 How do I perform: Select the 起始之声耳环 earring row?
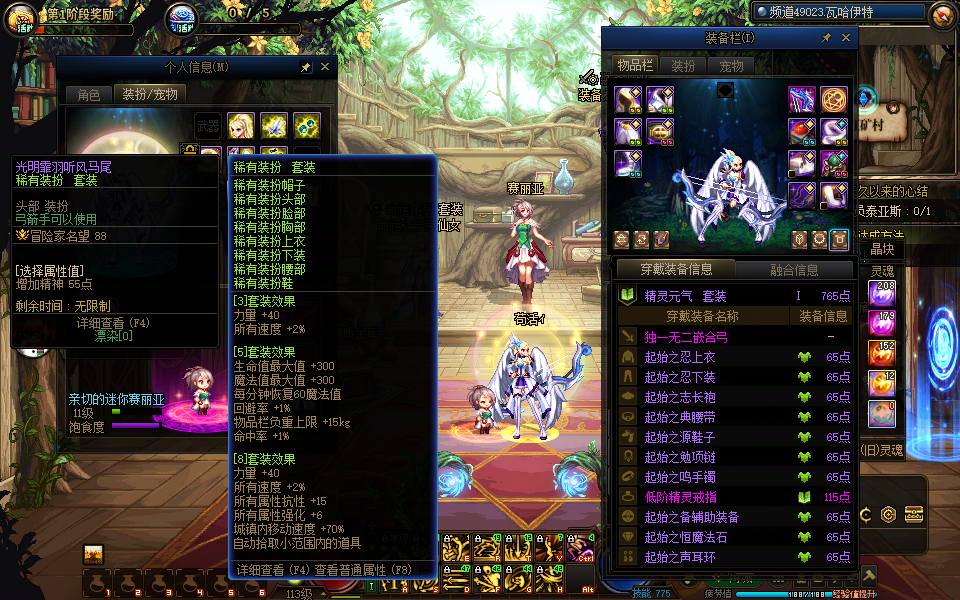pos(680,557)
